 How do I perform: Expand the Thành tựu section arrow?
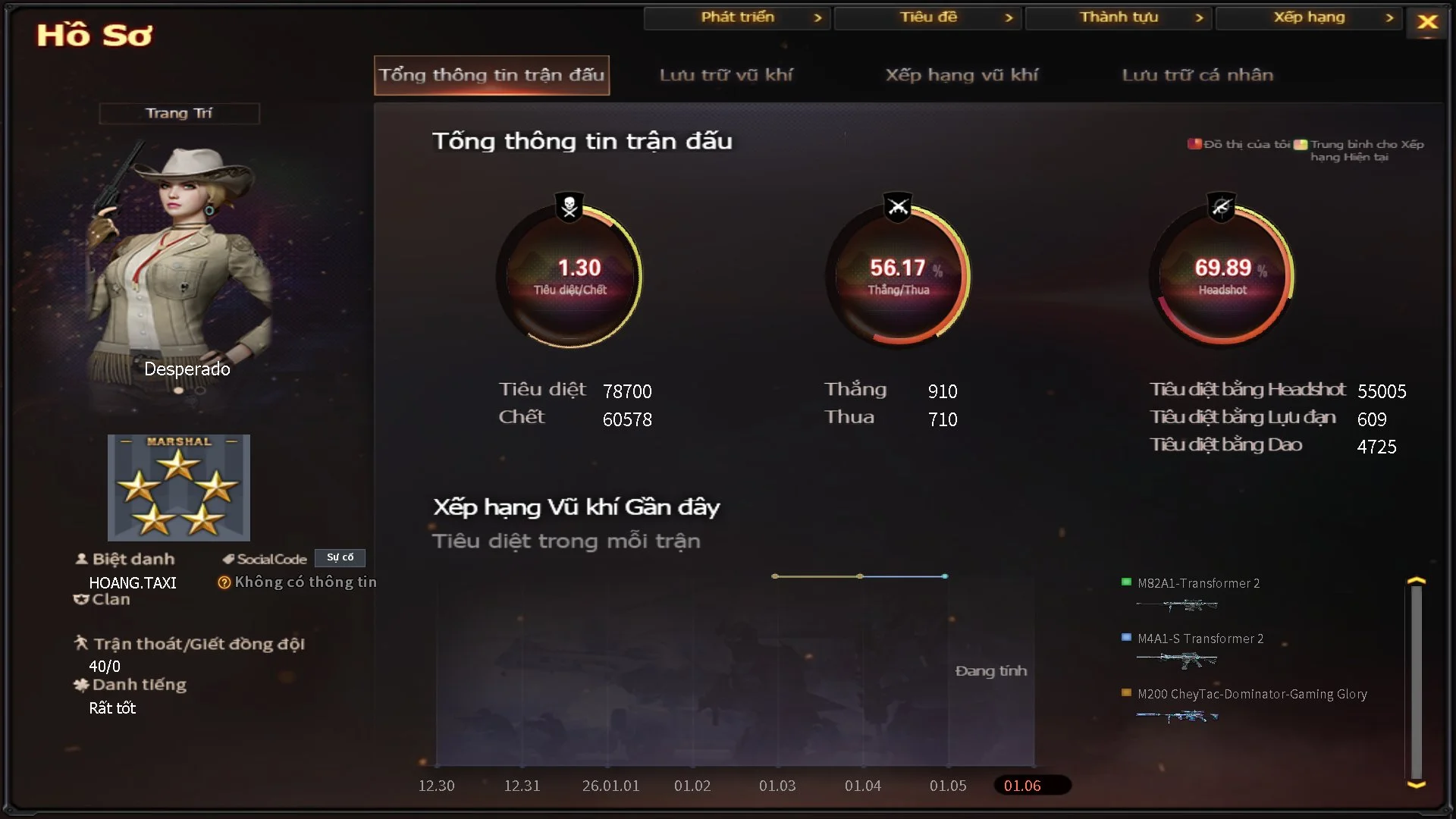1199,17
